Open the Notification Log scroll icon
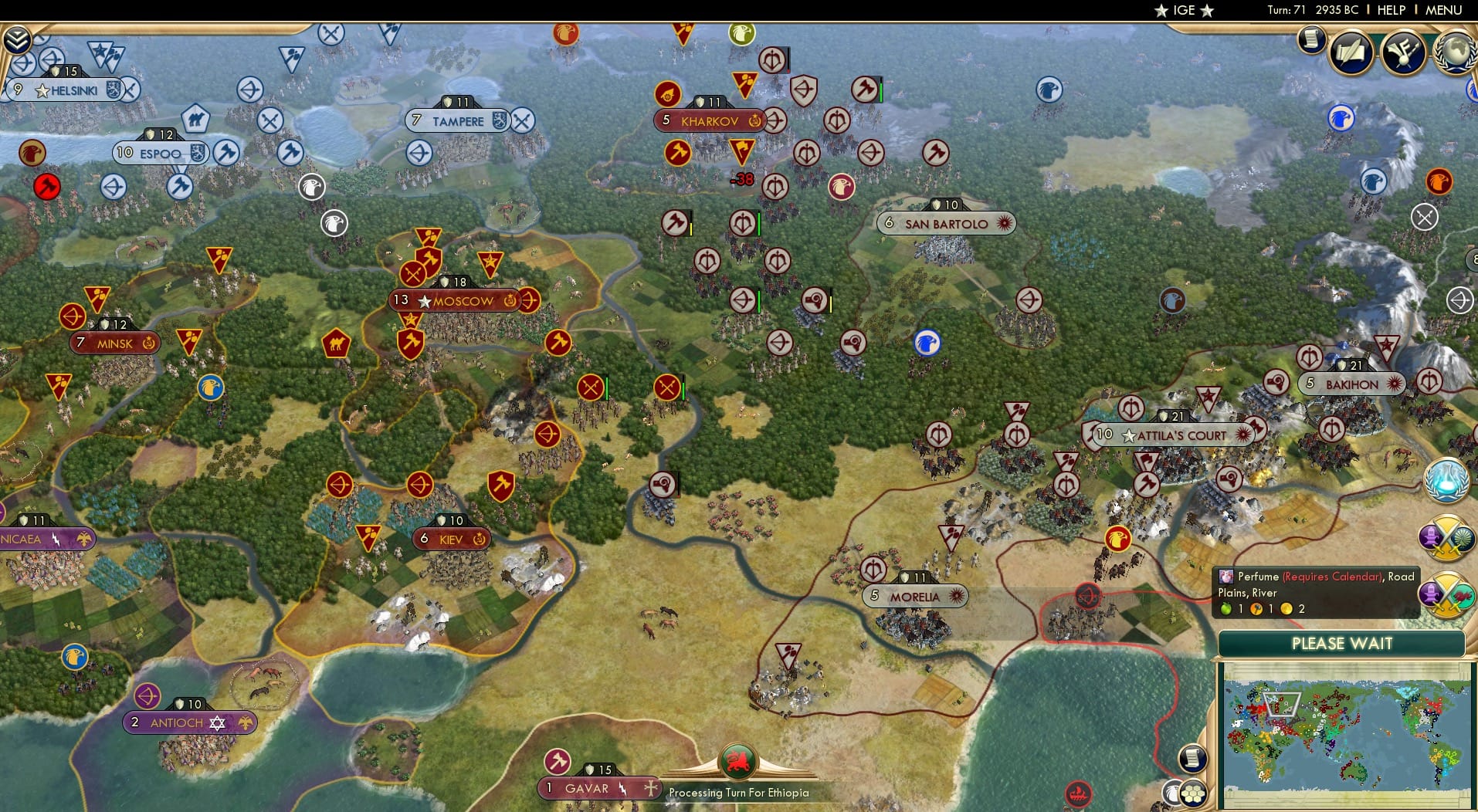Image resolution: width=1478 pixels, height=812 pixels. click(1310, 40)
